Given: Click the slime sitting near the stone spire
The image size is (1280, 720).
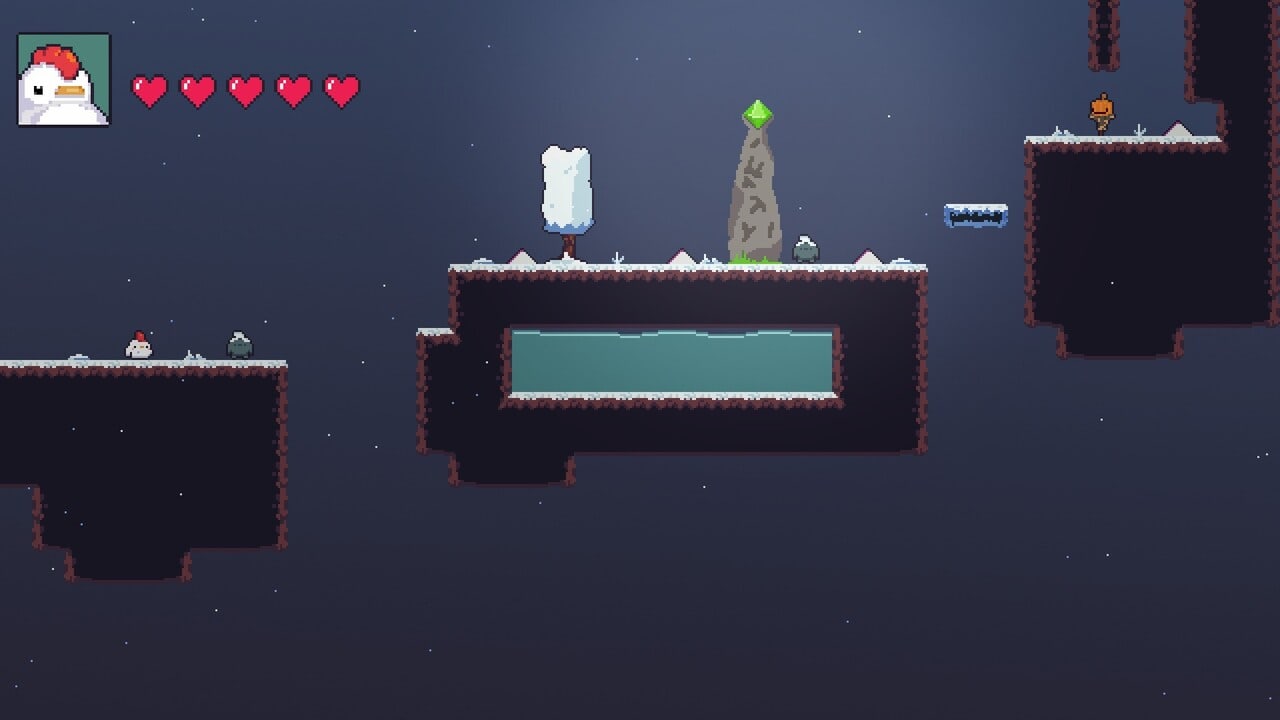Looking at the screenshot, I should 805,248.
